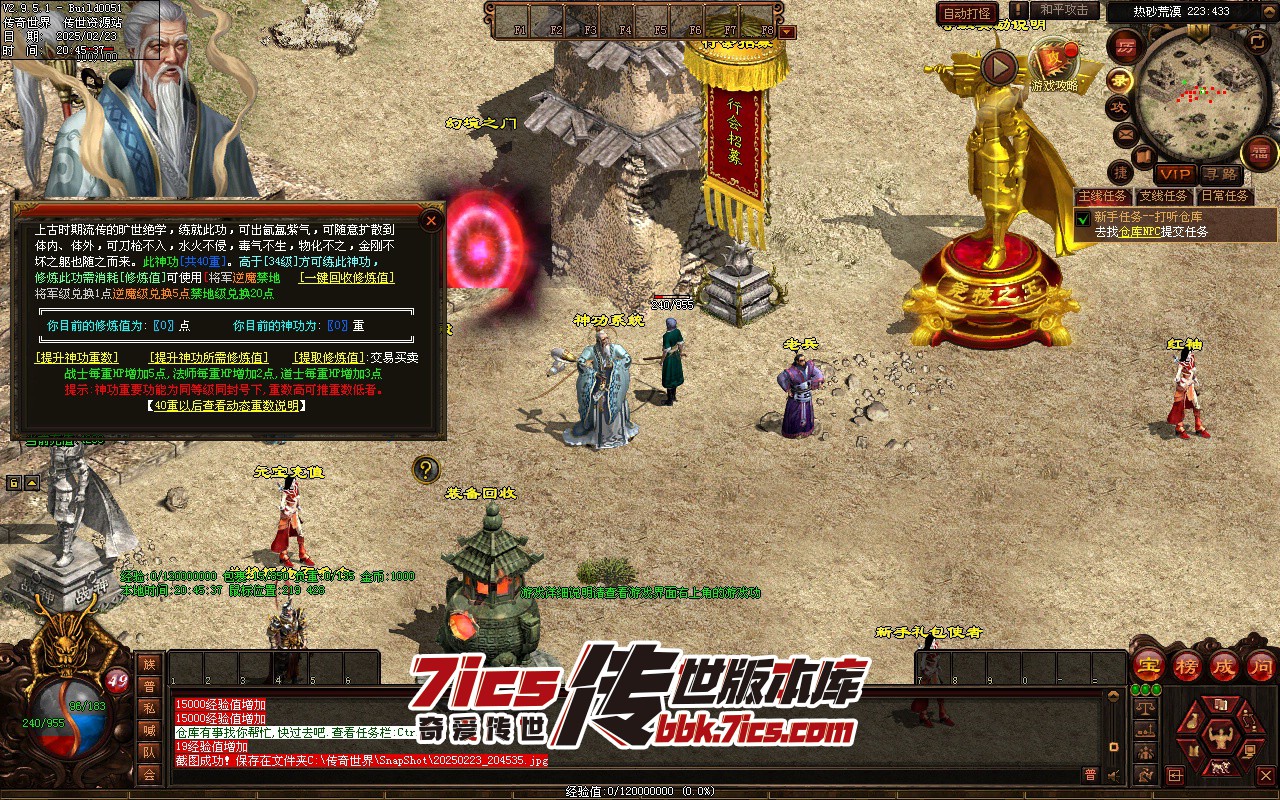Switch to the 支线任务 tab
The width and height of the screenshot is (1280, 800).
pos(1163,196)
